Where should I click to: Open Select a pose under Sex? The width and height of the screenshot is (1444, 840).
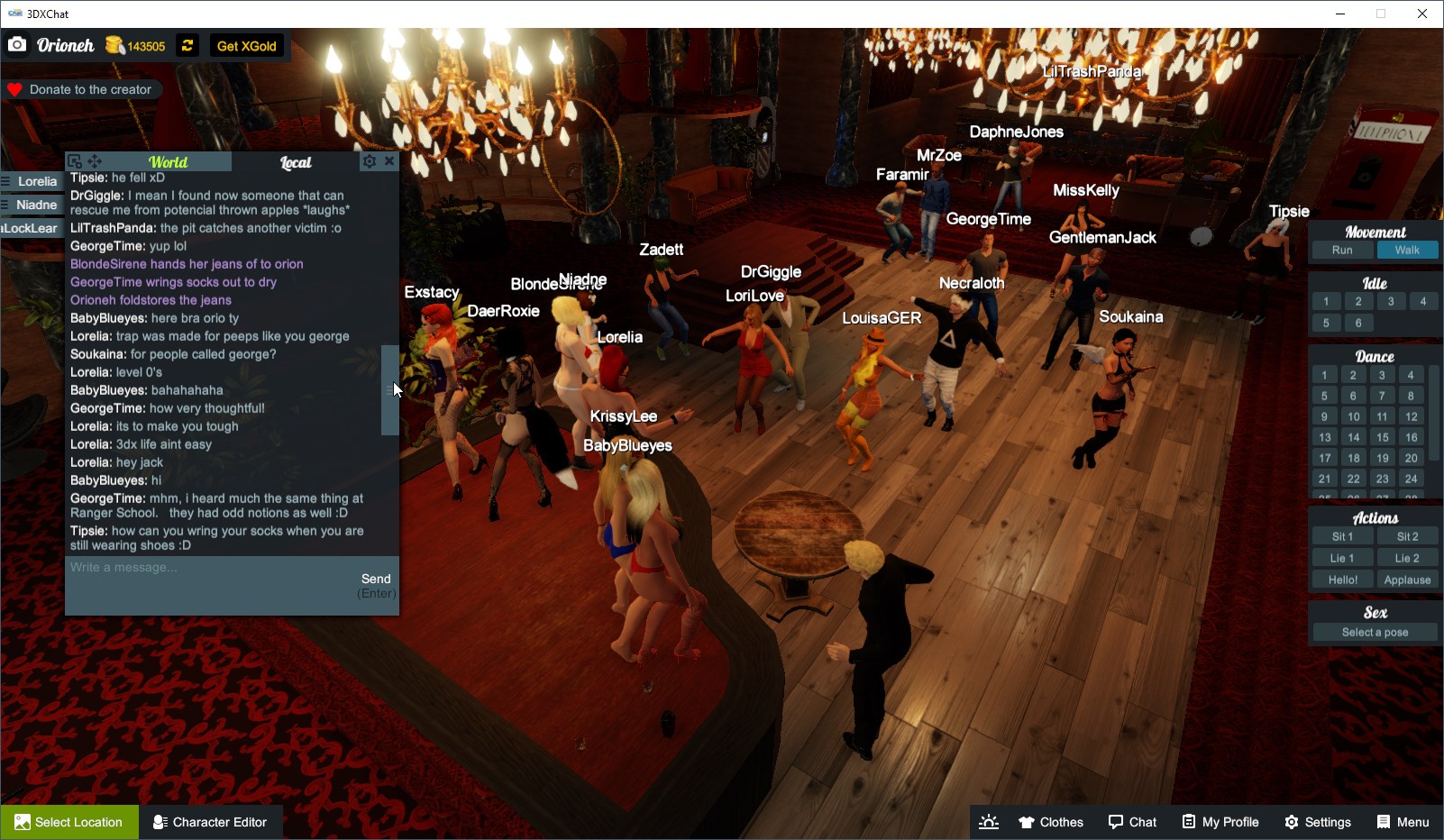1373,632
